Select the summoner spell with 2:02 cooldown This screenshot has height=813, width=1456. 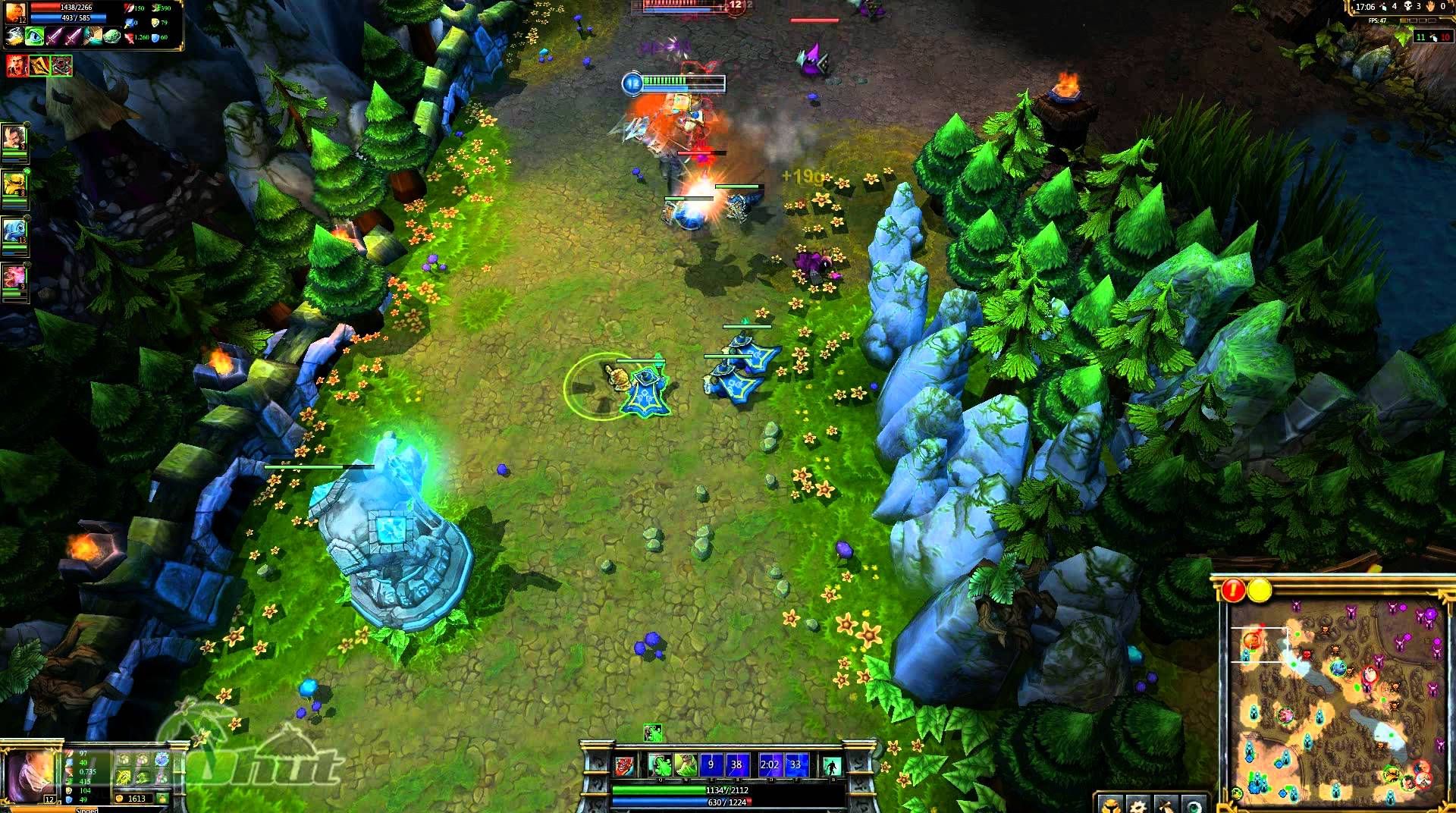pos(769,765)
